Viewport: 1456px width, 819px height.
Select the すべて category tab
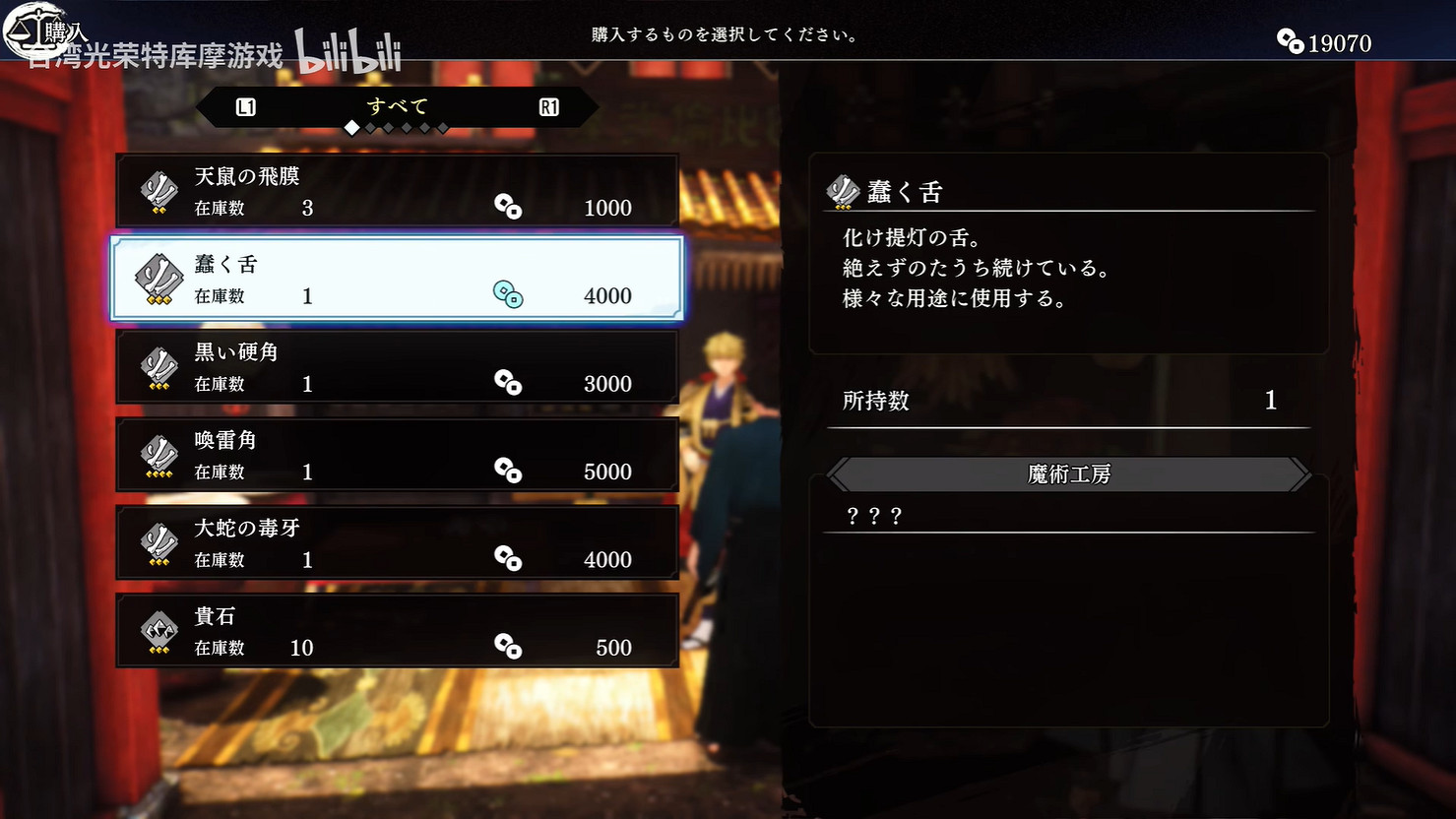pyautogui.click(x=396, y=104)
